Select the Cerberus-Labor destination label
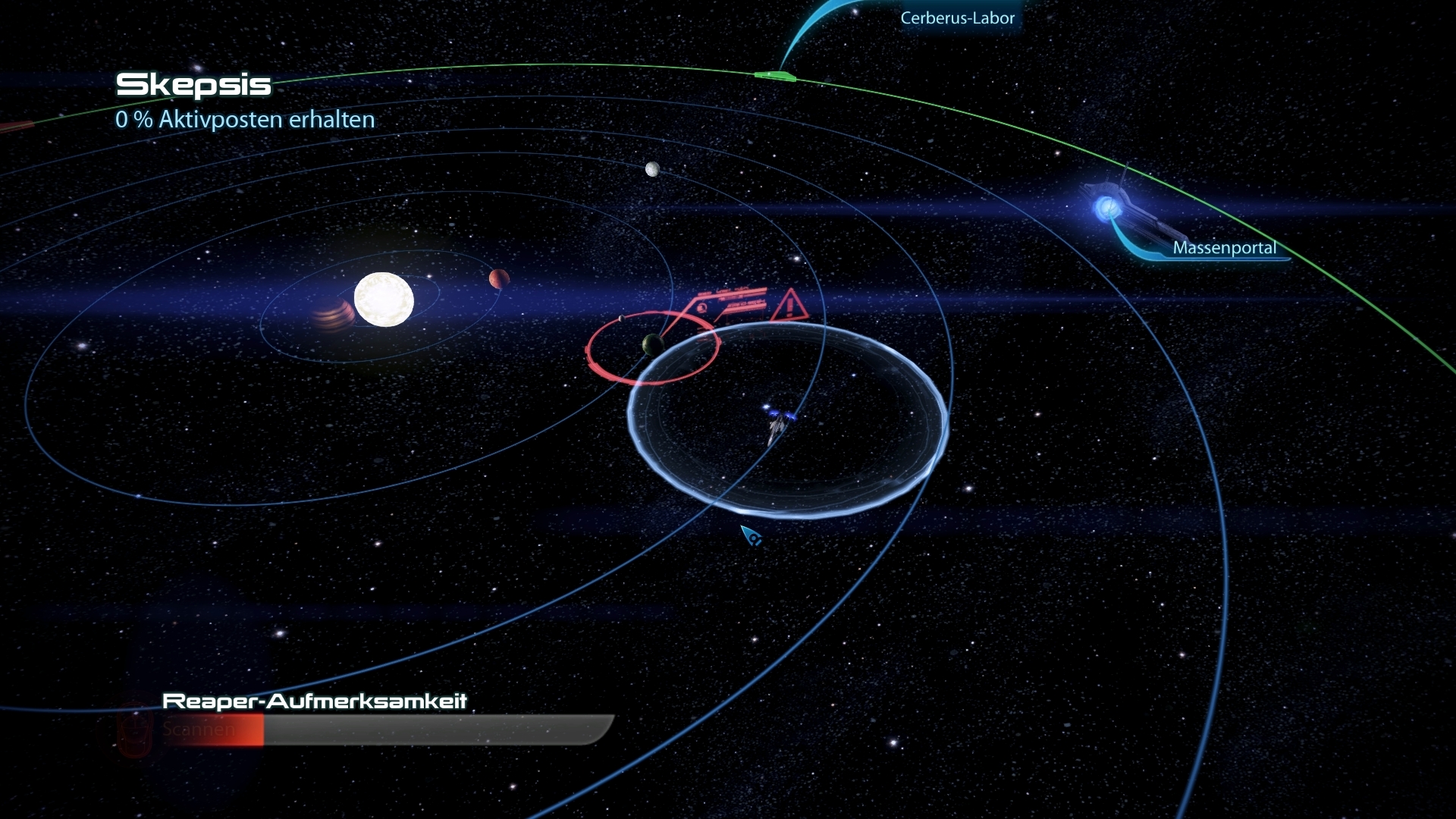Screen dimensions: 1456x819 (x=957, y=18)
